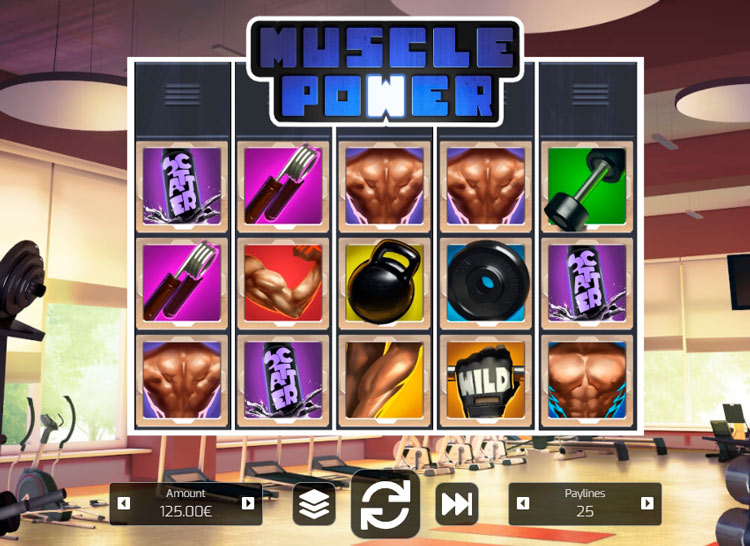Spin the reels with the circular arrows button
Screen dimensions: 750x546
point(386,504)
